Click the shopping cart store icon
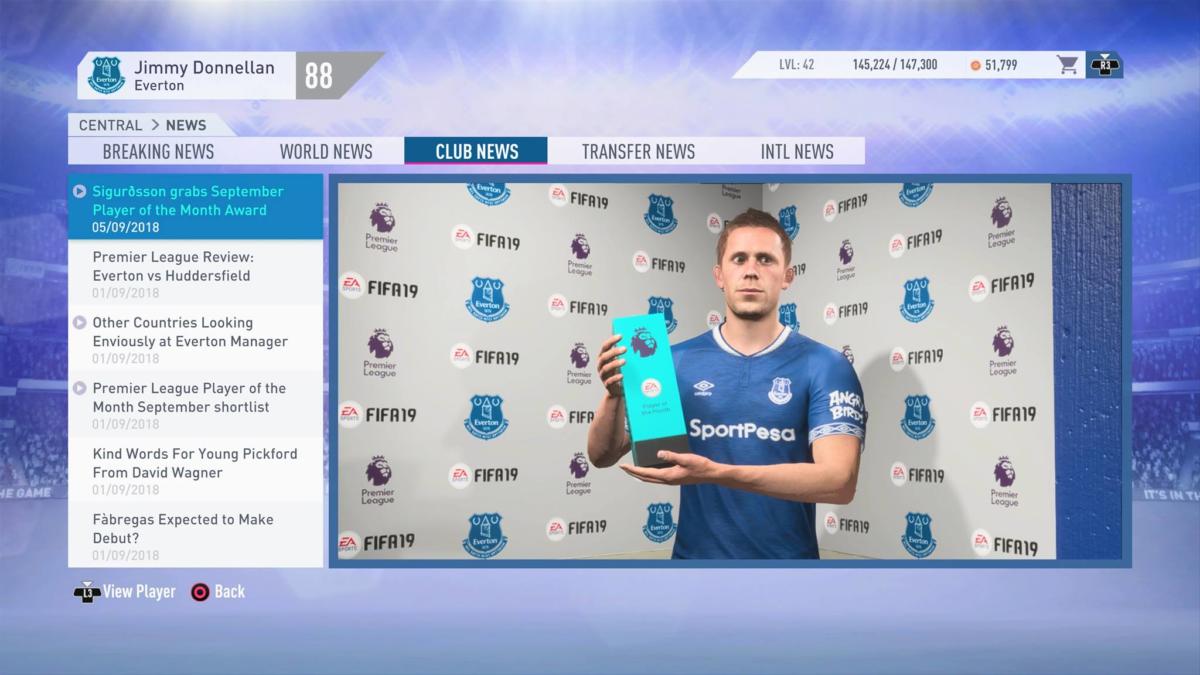Viewport: 1200px width, 675px height. (x=1068, y=65)
